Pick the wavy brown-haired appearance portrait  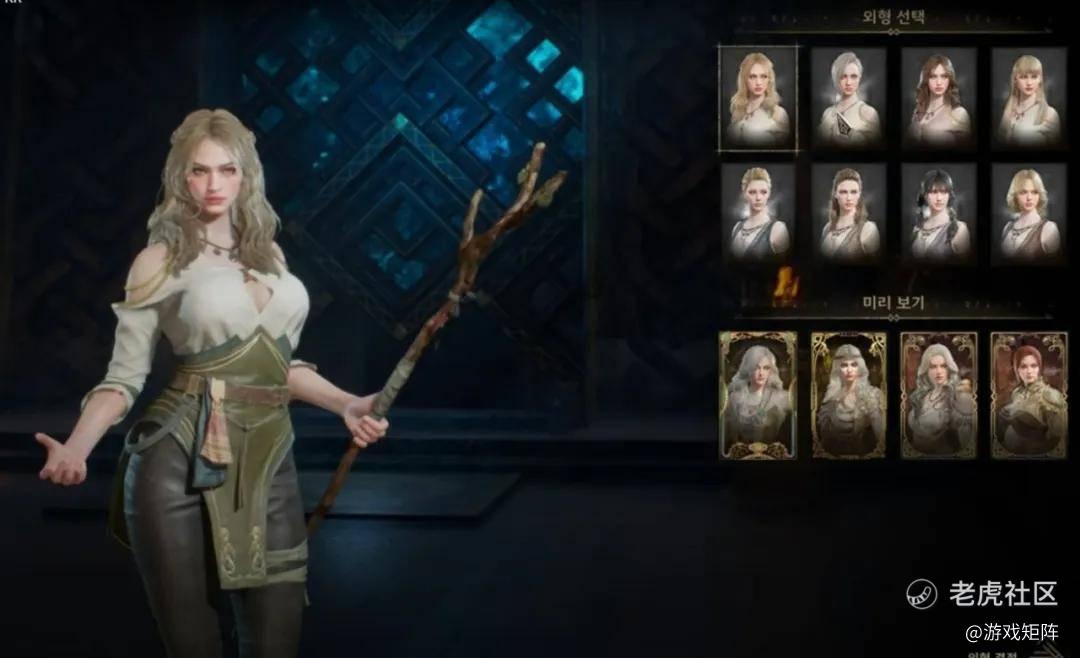point(938,98)
